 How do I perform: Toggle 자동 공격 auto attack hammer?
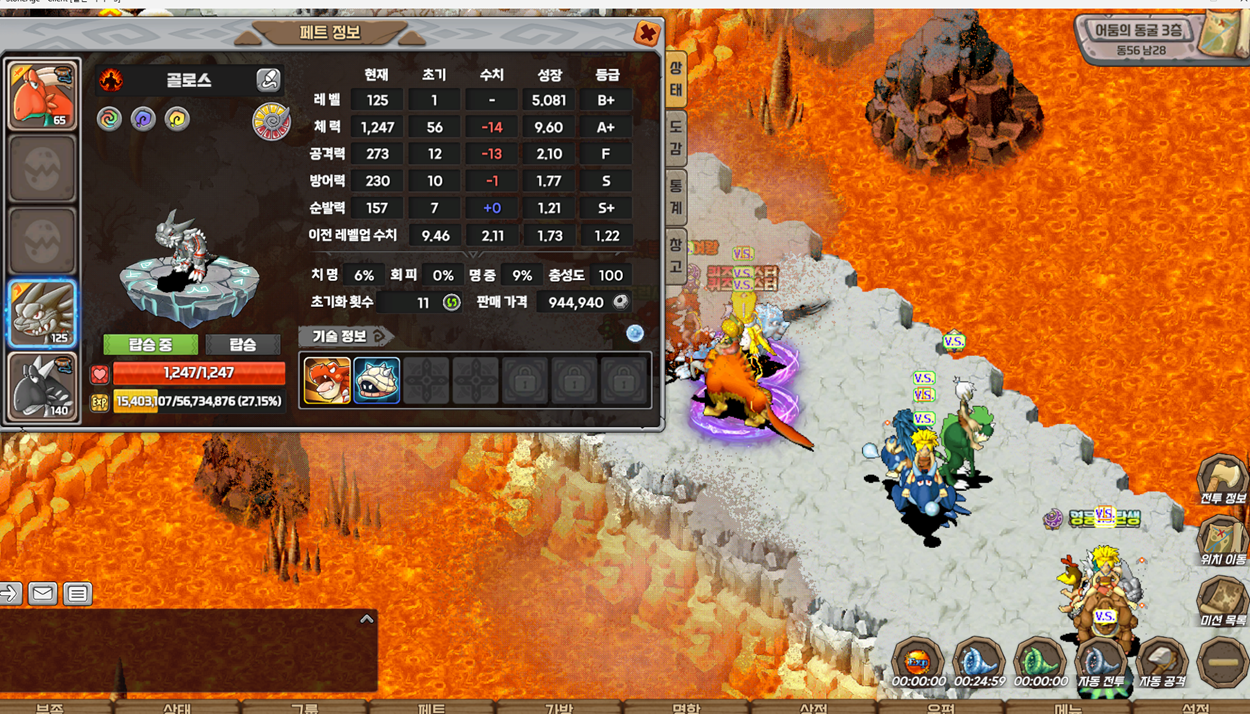[x=1162, y=663]
